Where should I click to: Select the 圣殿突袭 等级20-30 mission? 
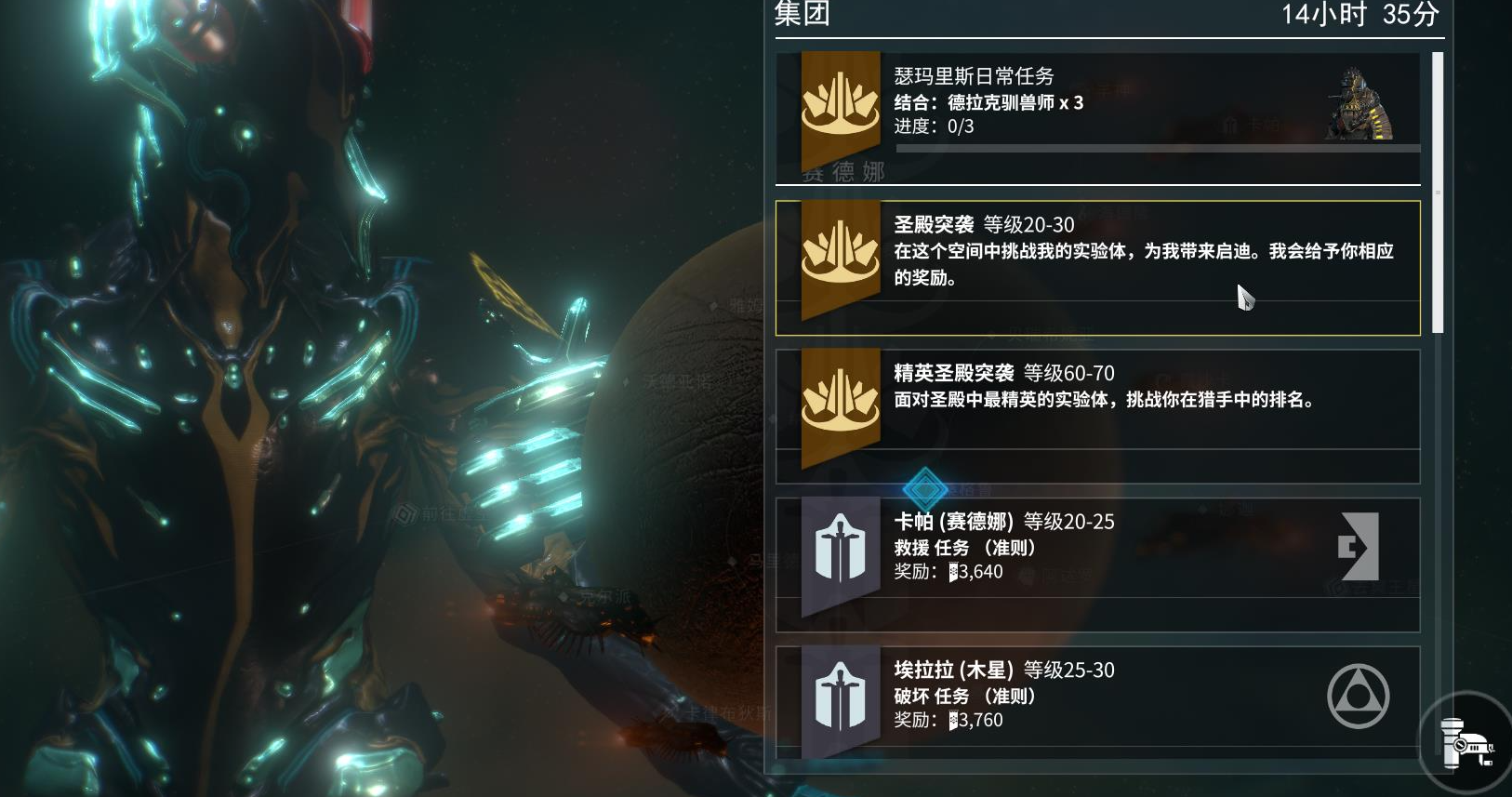click(x=1097, y=265)
